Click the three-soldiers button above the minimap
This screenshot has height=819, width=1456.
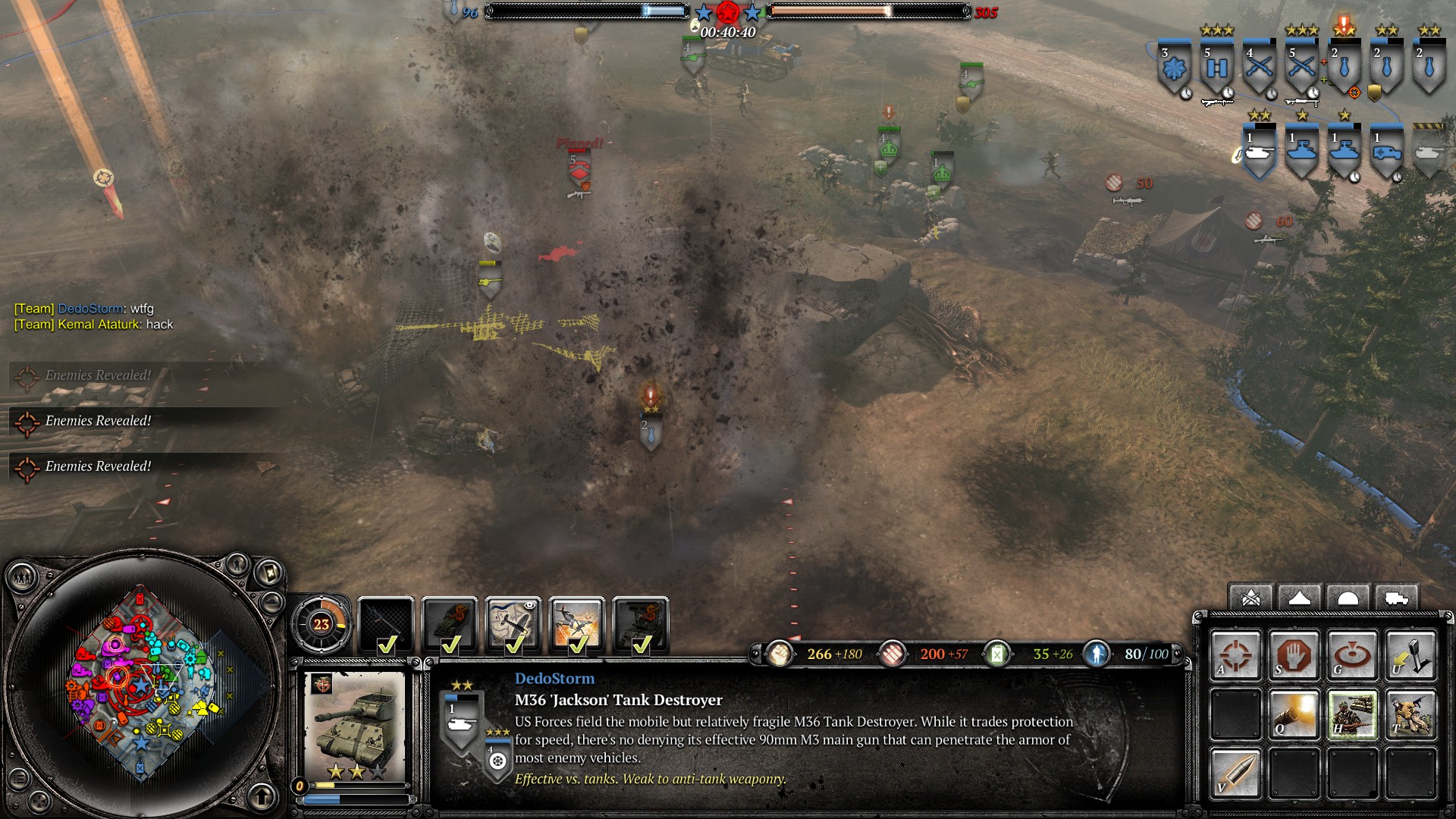pyautogui.click(x=22, y=579)
